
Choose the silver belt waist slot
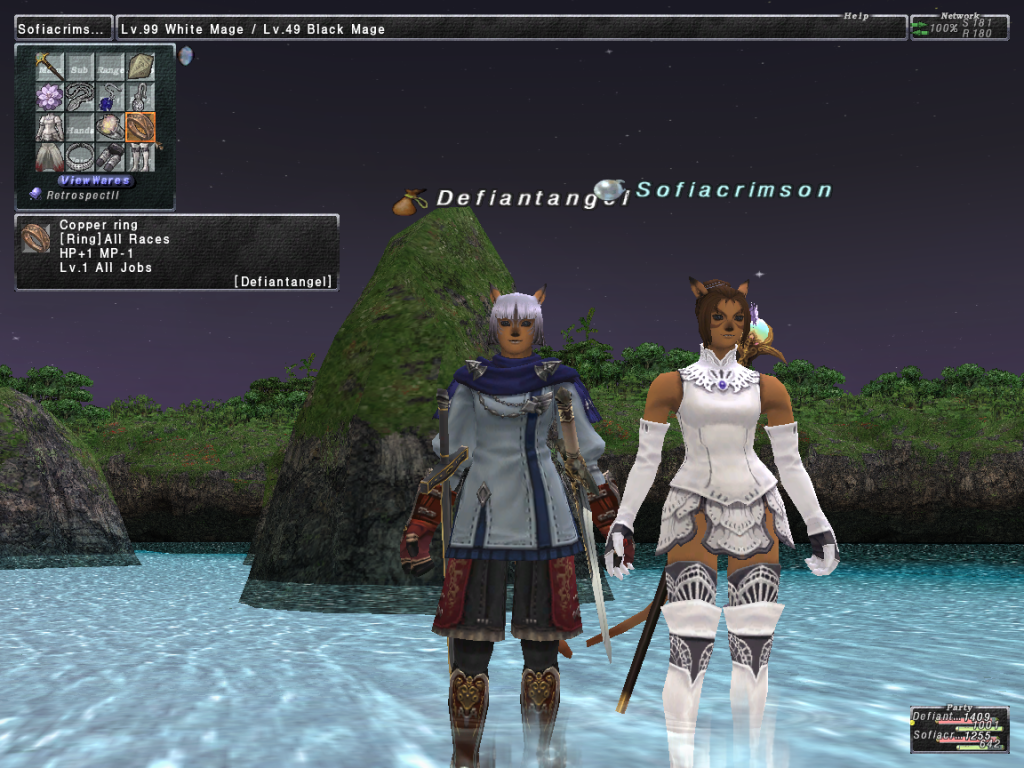point(80,157)
